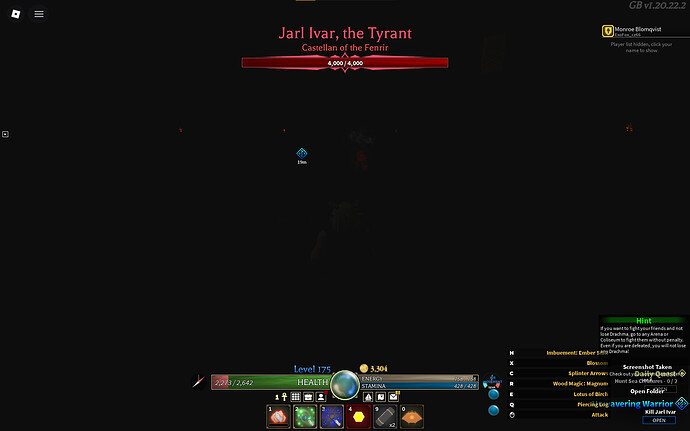Viewport: 690px width, 431px height.
Task: Select the grey scroll in slot 9
Action: coord(385,417)
